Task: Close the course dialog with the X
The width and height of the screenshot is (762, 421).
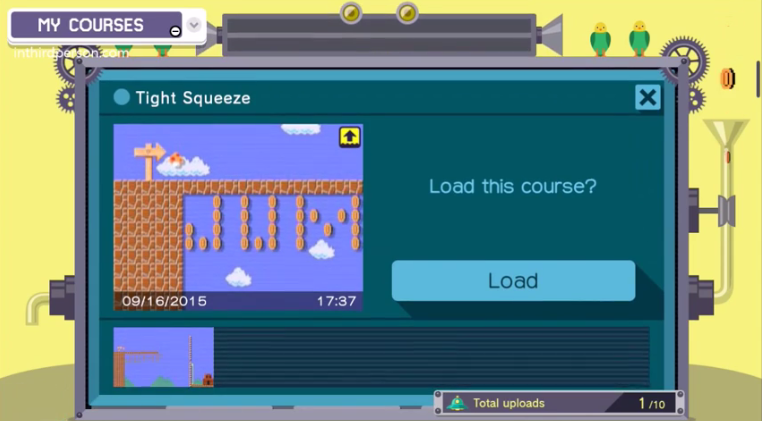Action: [647, 97]
